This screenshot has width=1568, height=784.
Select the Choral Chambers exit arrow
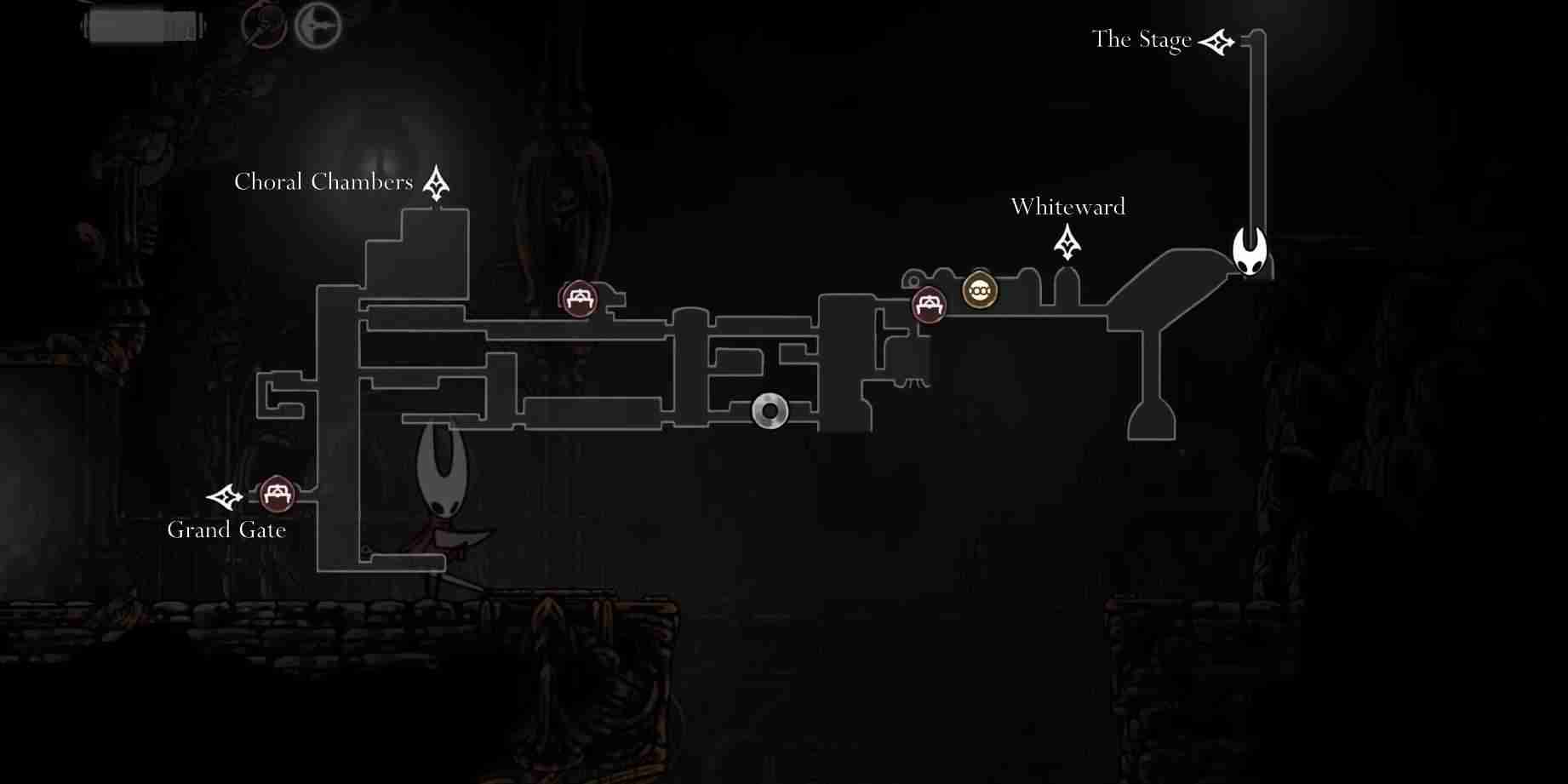click(437, 183)
